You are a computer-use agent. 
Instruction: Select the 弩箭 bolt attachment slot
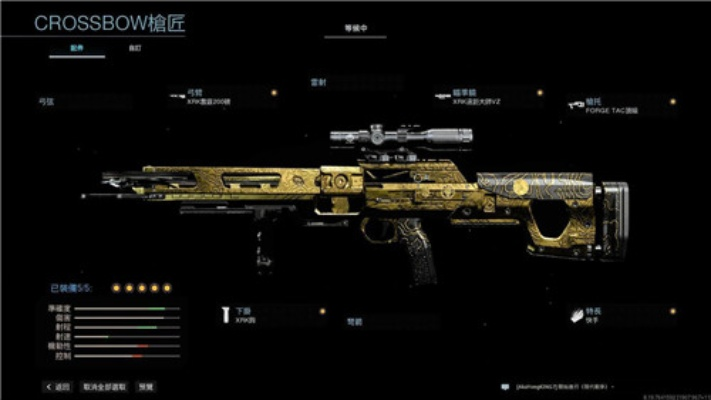tap(382, 322)
